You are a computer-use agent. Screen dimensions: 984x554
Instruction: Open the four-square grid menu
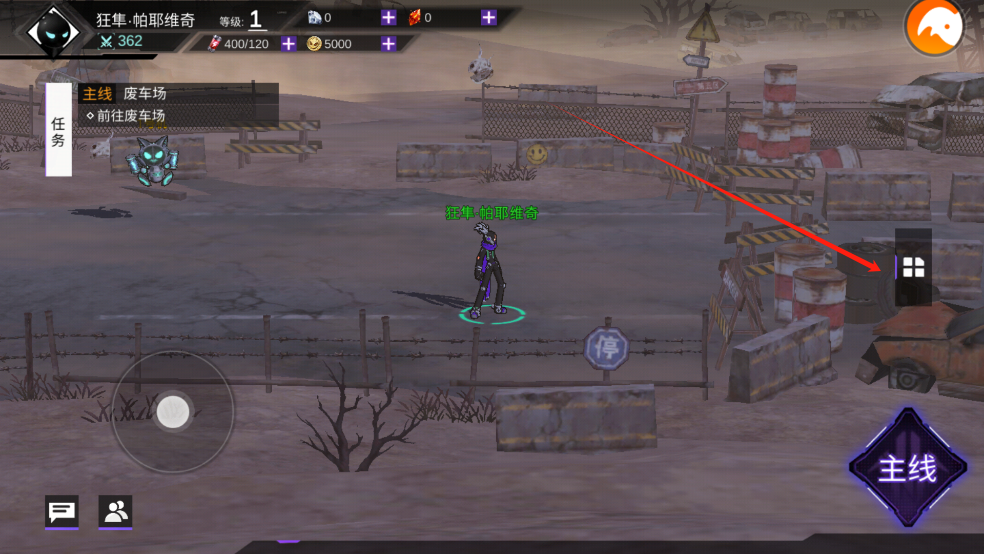pos(913,267)
